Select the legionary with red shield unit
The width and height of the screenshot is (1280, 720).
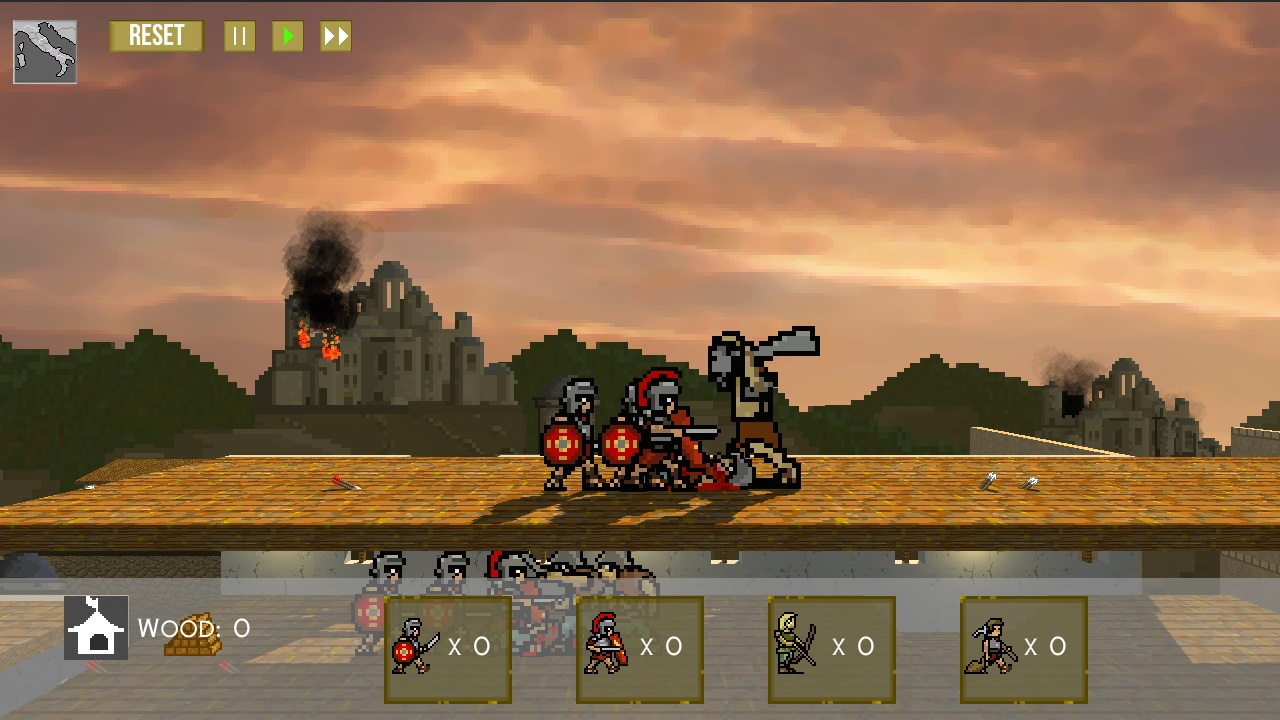pyautogui.click(x=448, y=649)
